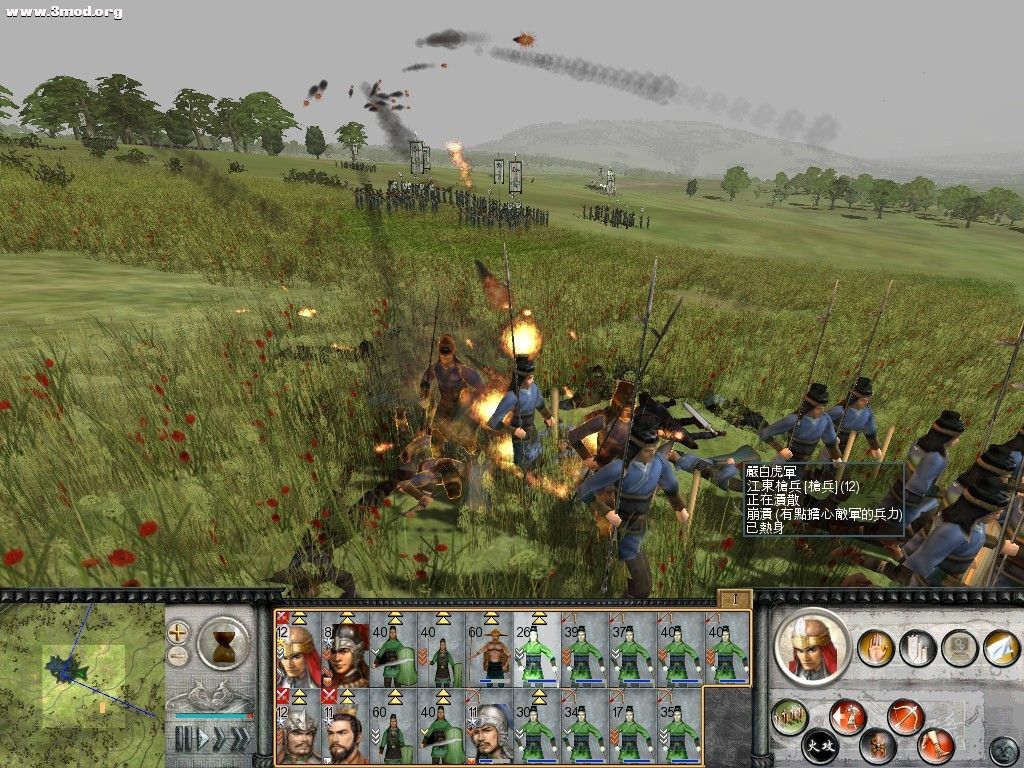This screenshot has height=768, width=1024.
Task: Click the general's round portrait
Action: 811,647
